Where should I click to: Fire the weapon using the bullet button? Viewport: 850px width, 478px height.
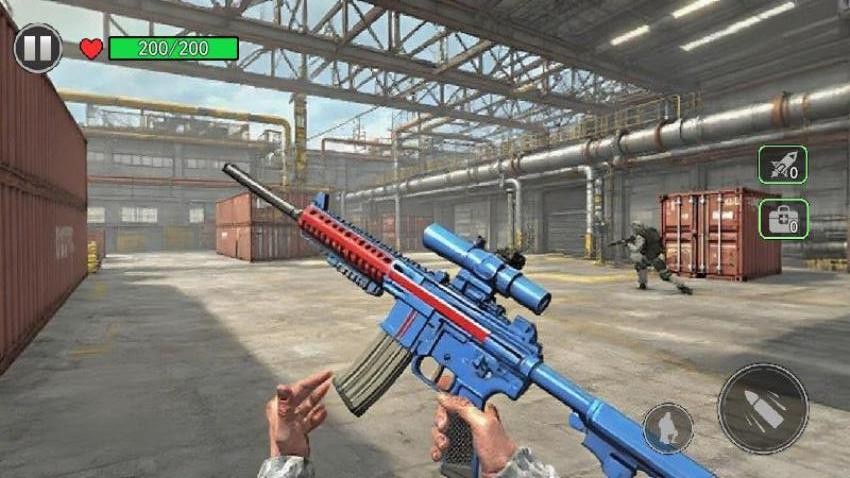pos(762,408)
